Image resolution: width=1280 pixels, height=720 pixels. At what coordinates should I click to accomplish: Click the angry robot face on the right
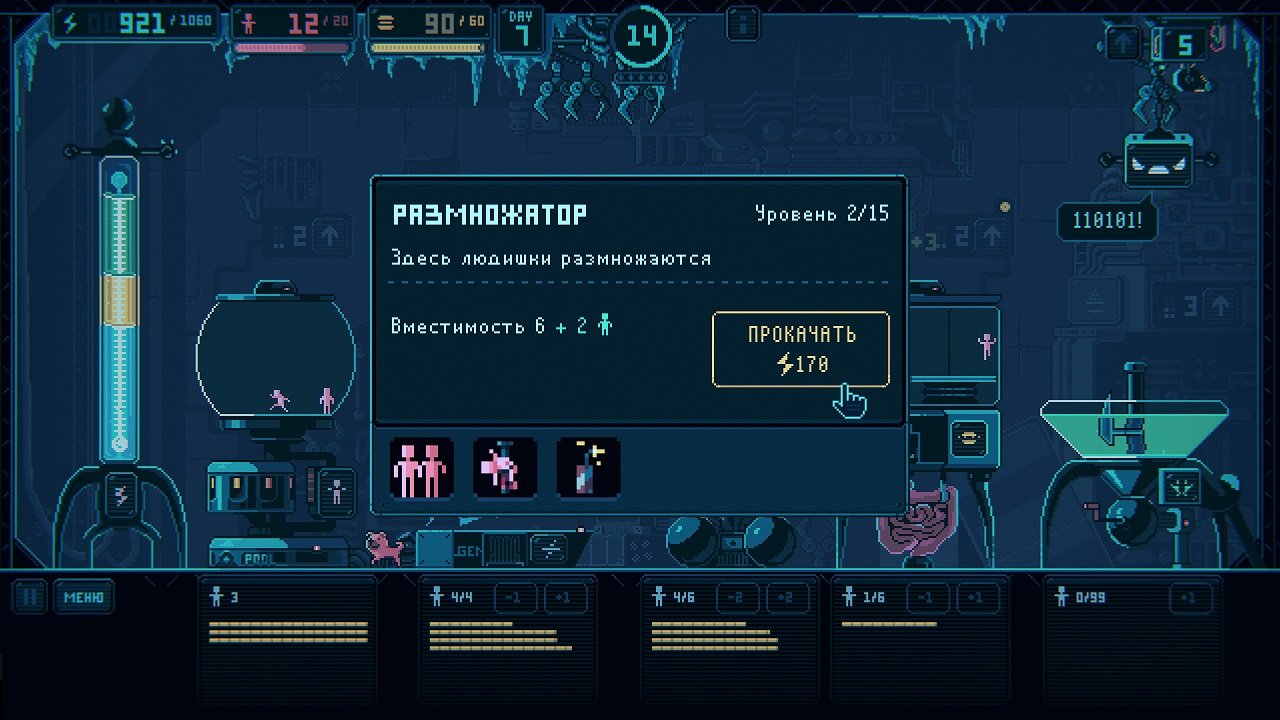click(x=1159, y=160)
